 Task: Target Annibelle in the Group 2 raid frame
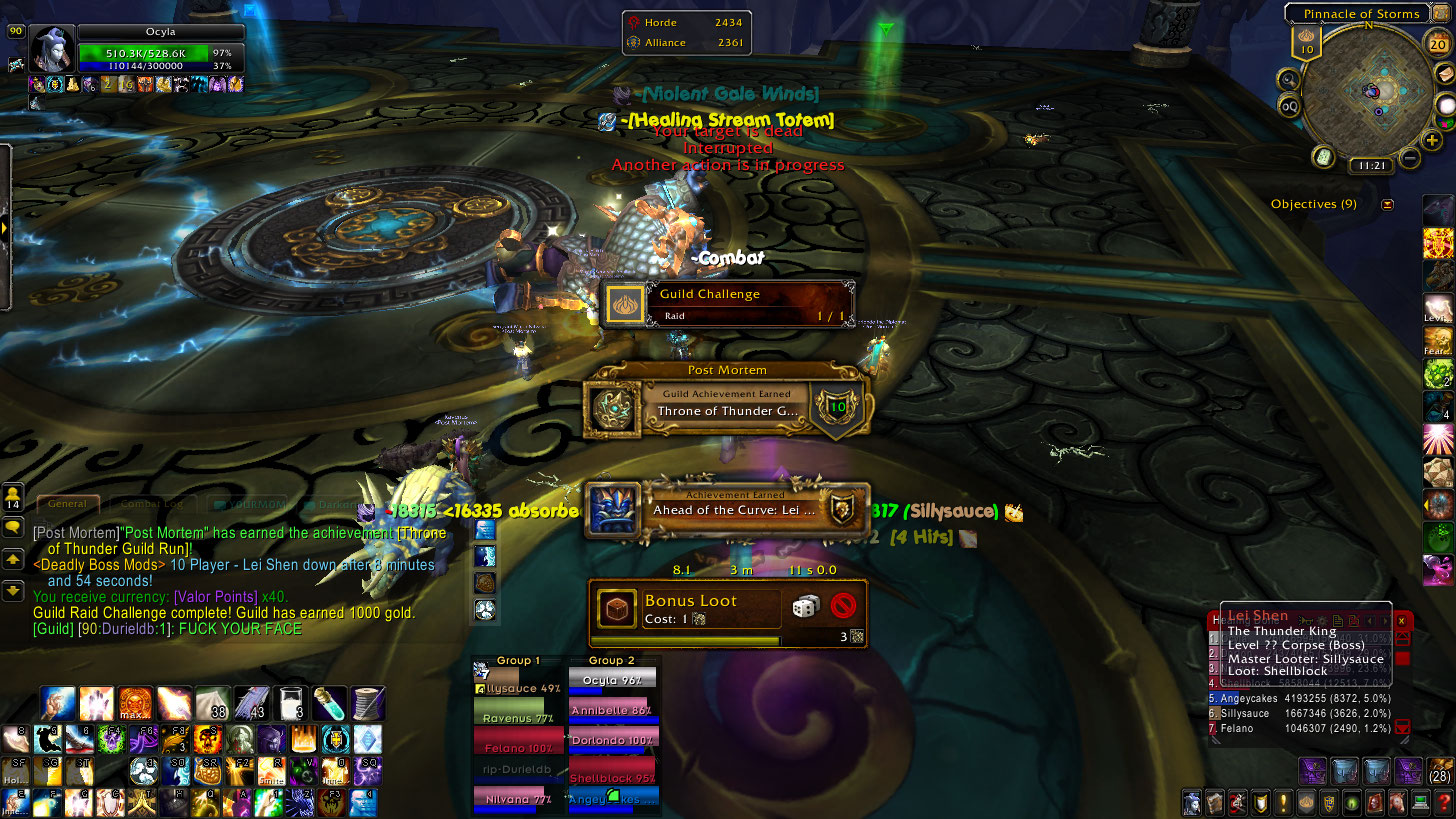click(613, 711)
